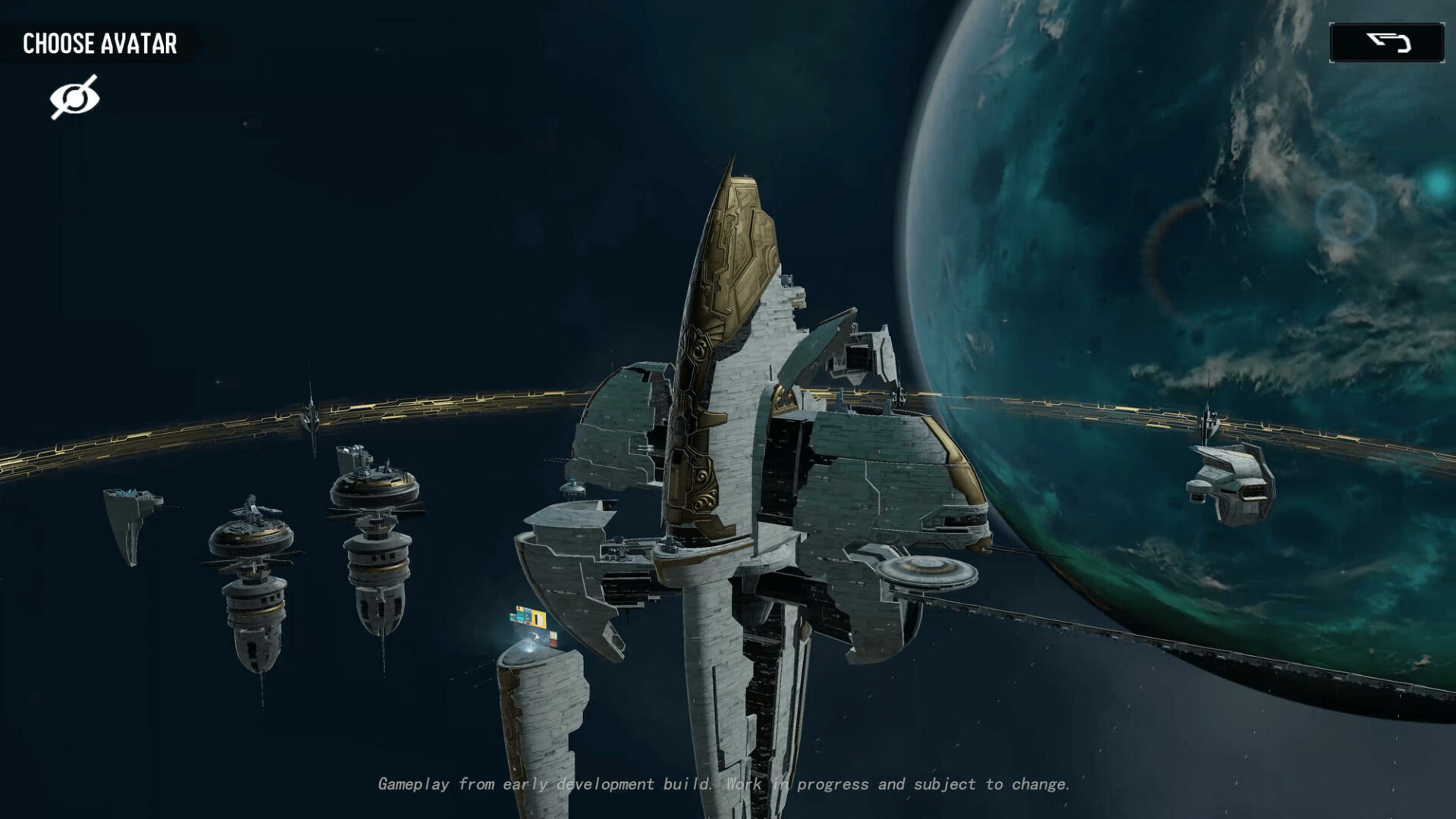Viewport: 1456px width, 819px height.
Task: Click the CHOOSE AVATAR header
Action: [101, 43]
